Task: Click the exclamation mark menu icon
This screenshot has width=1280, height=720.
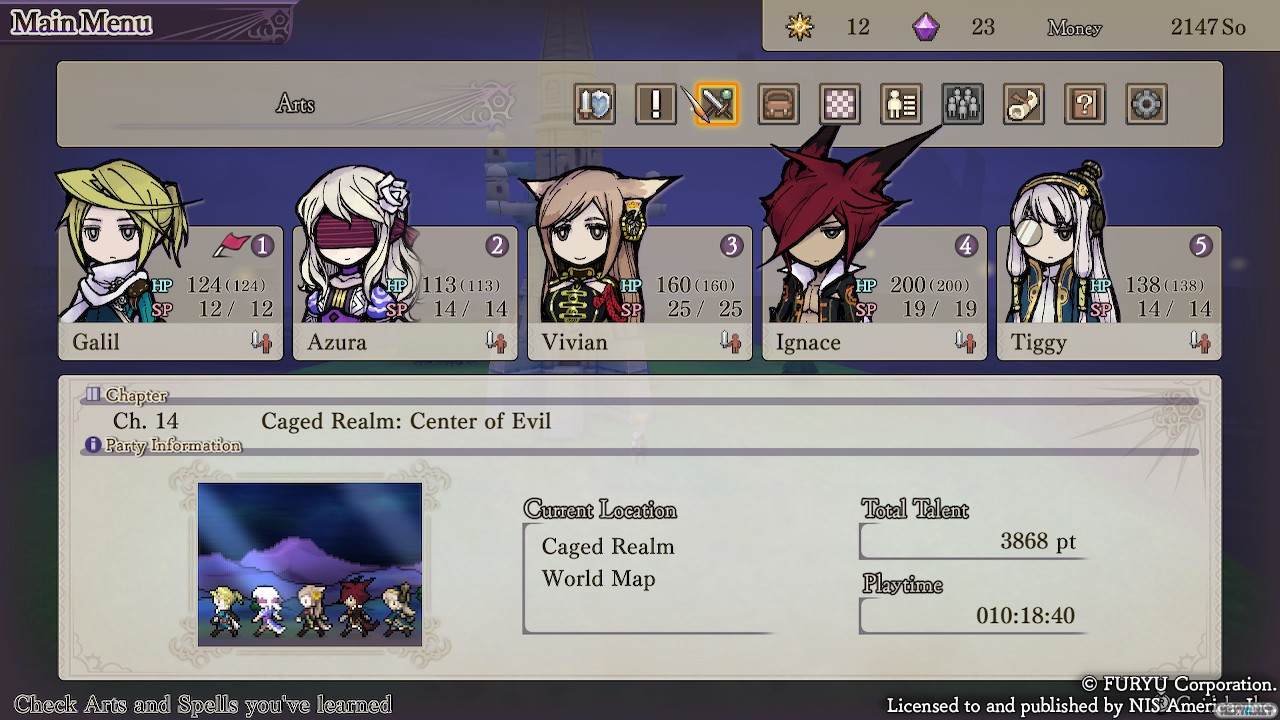Action: tap(656, 104)
